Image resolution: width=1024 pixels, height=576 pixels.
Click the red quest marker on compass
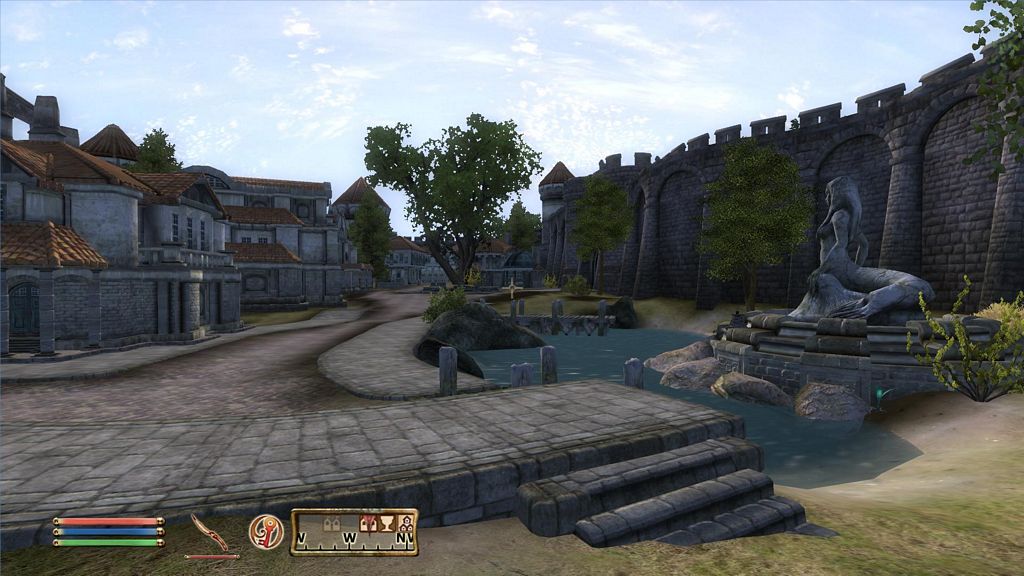click(369, 521)
